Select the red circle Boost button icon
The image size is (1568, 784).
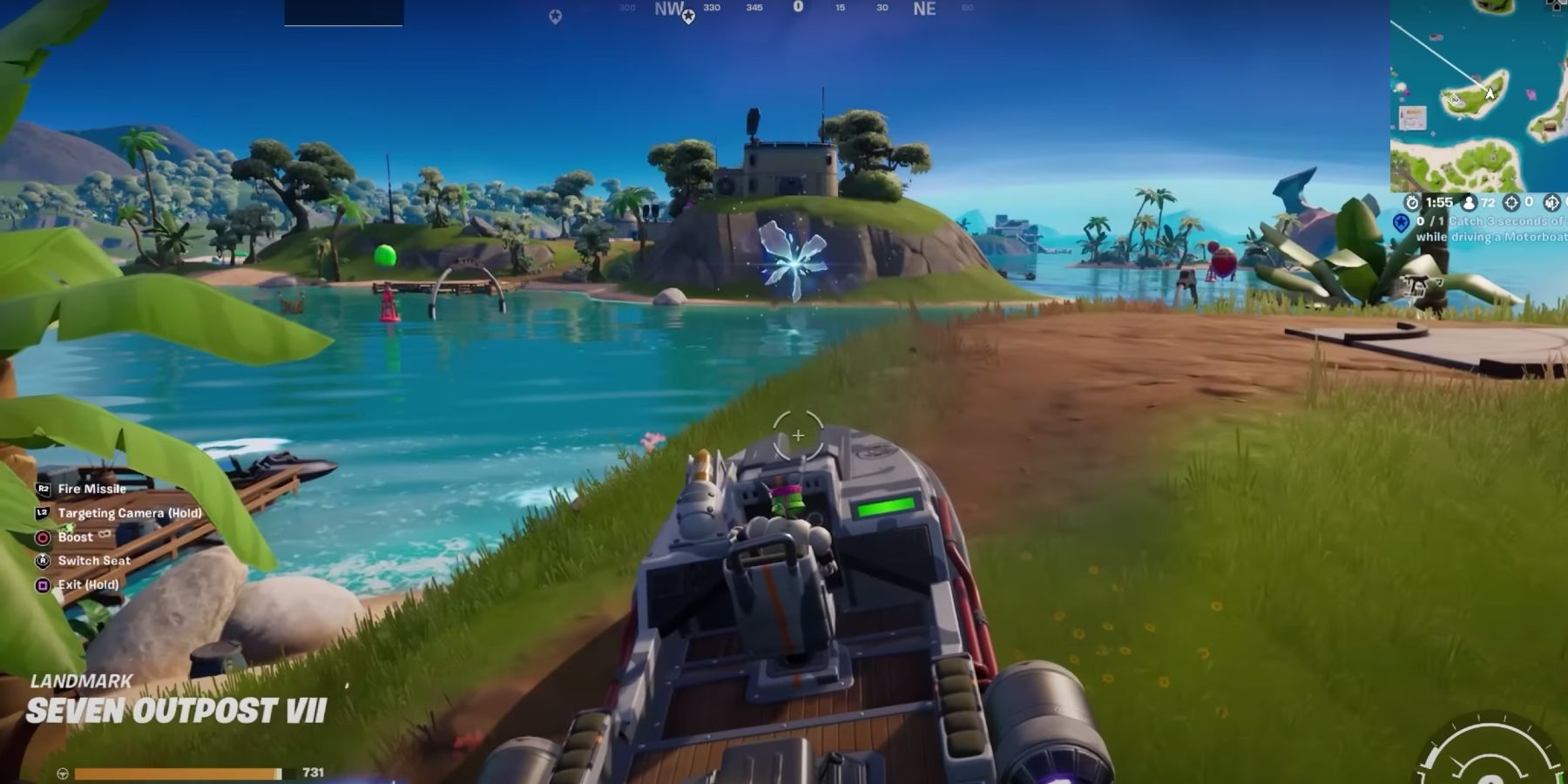[x=43, y=537]
